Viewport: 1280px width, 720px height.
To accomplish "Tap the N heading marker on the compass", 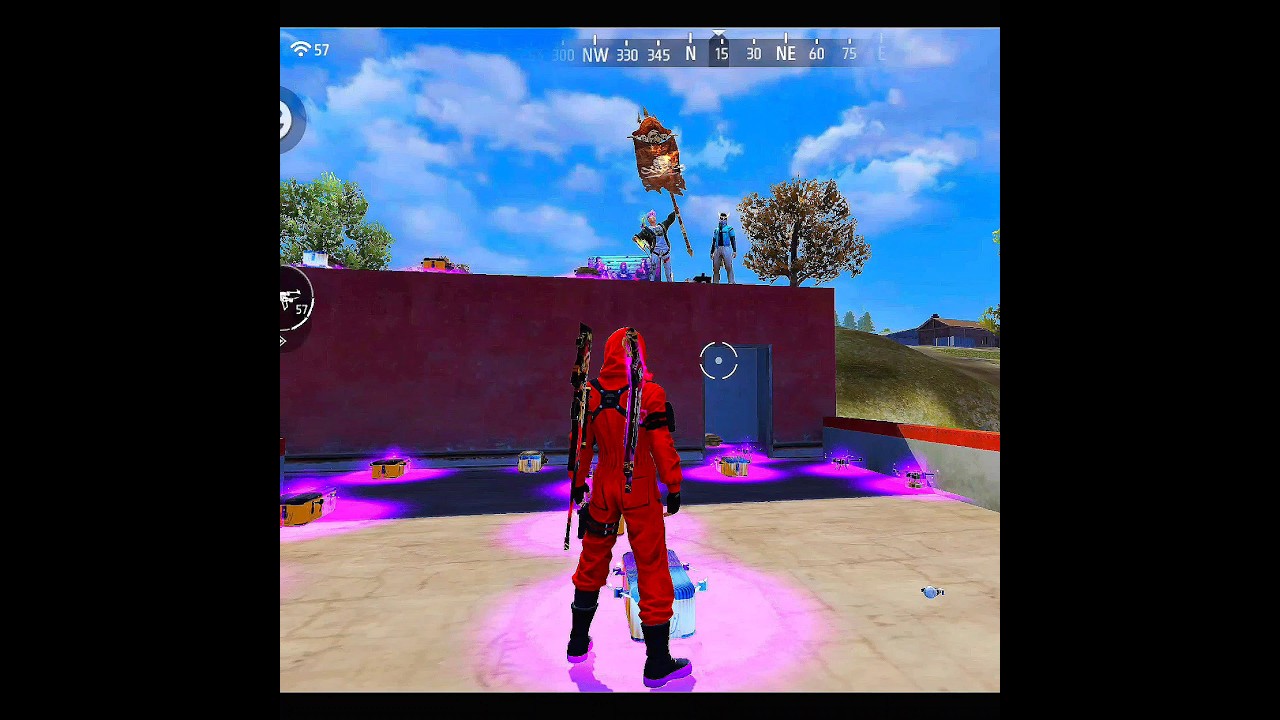I will pyautogui.click(x=690, y=55).
